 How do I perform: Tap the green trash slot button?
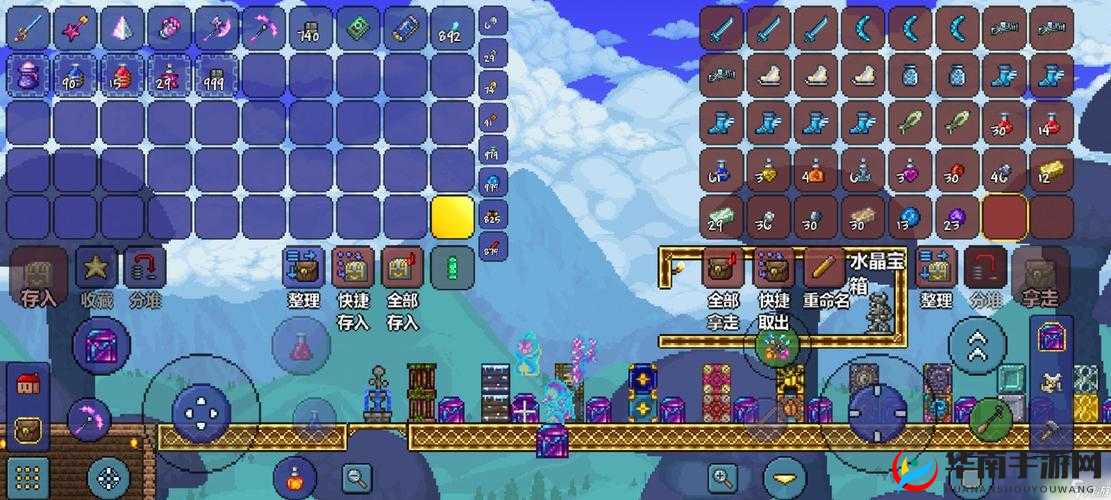452,268
